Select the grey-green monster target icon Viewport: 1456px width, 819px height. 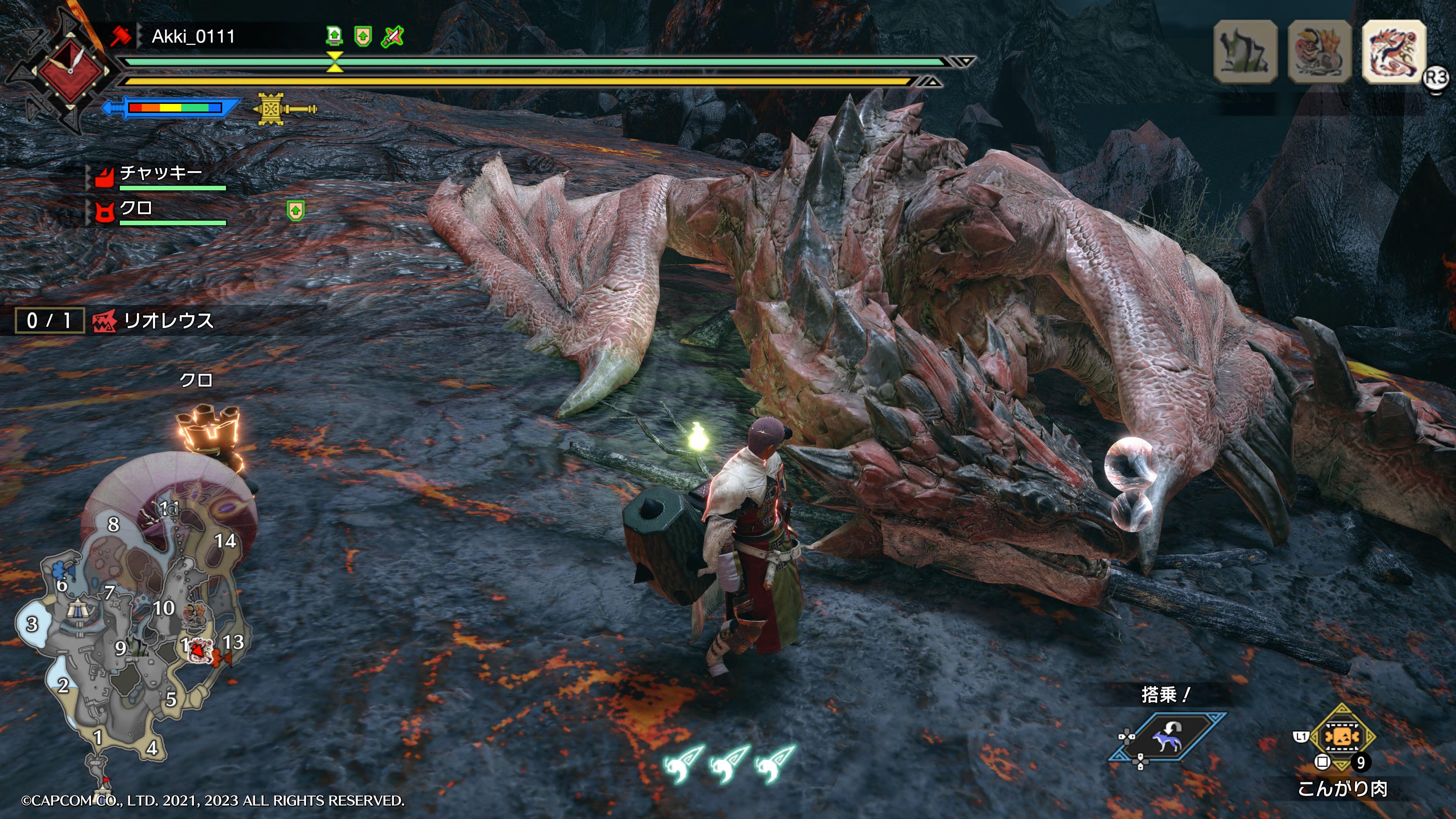click(1245, 52)
